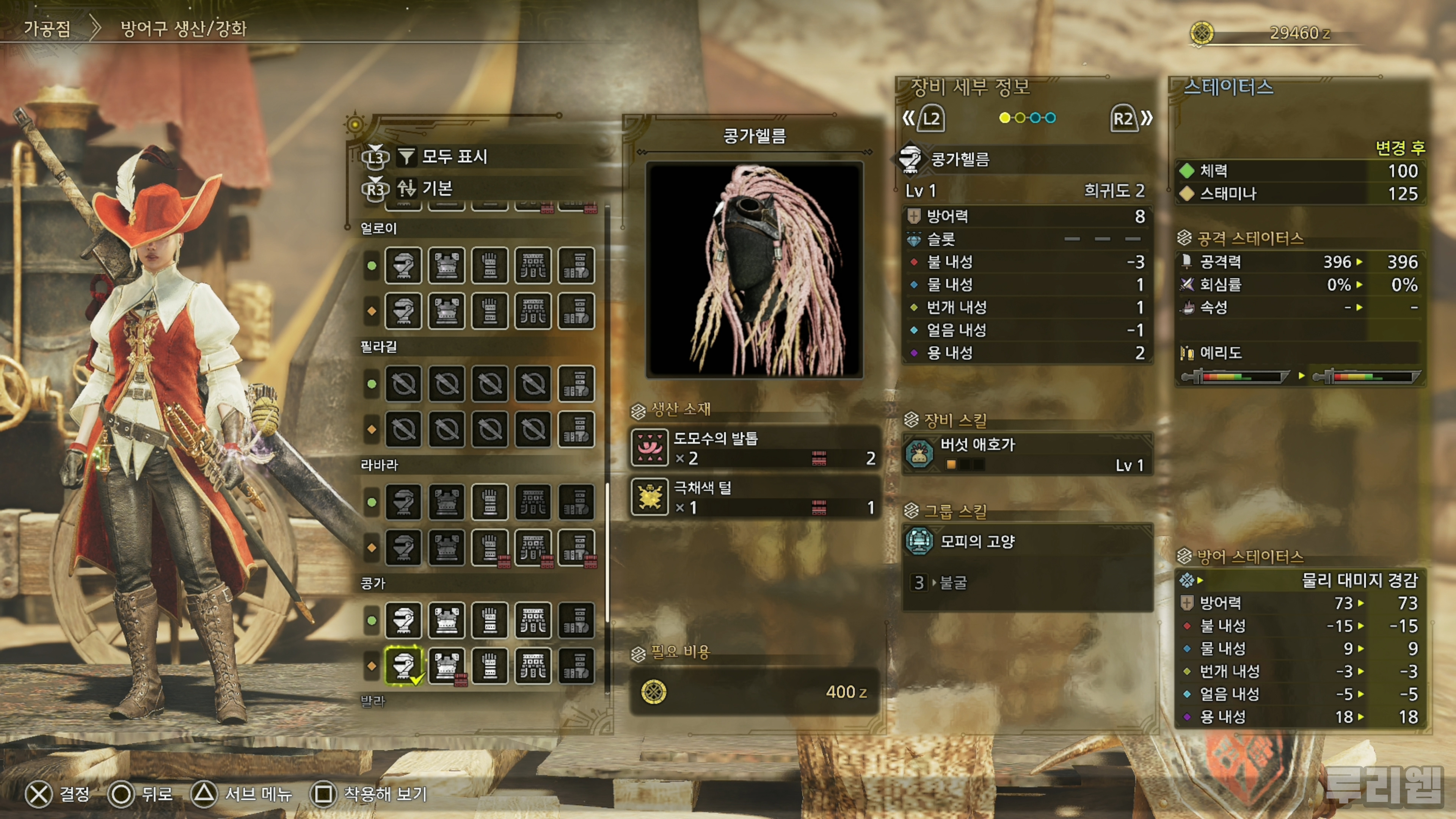Change the 기본 sort order
1456x819 pixels.
437,188
